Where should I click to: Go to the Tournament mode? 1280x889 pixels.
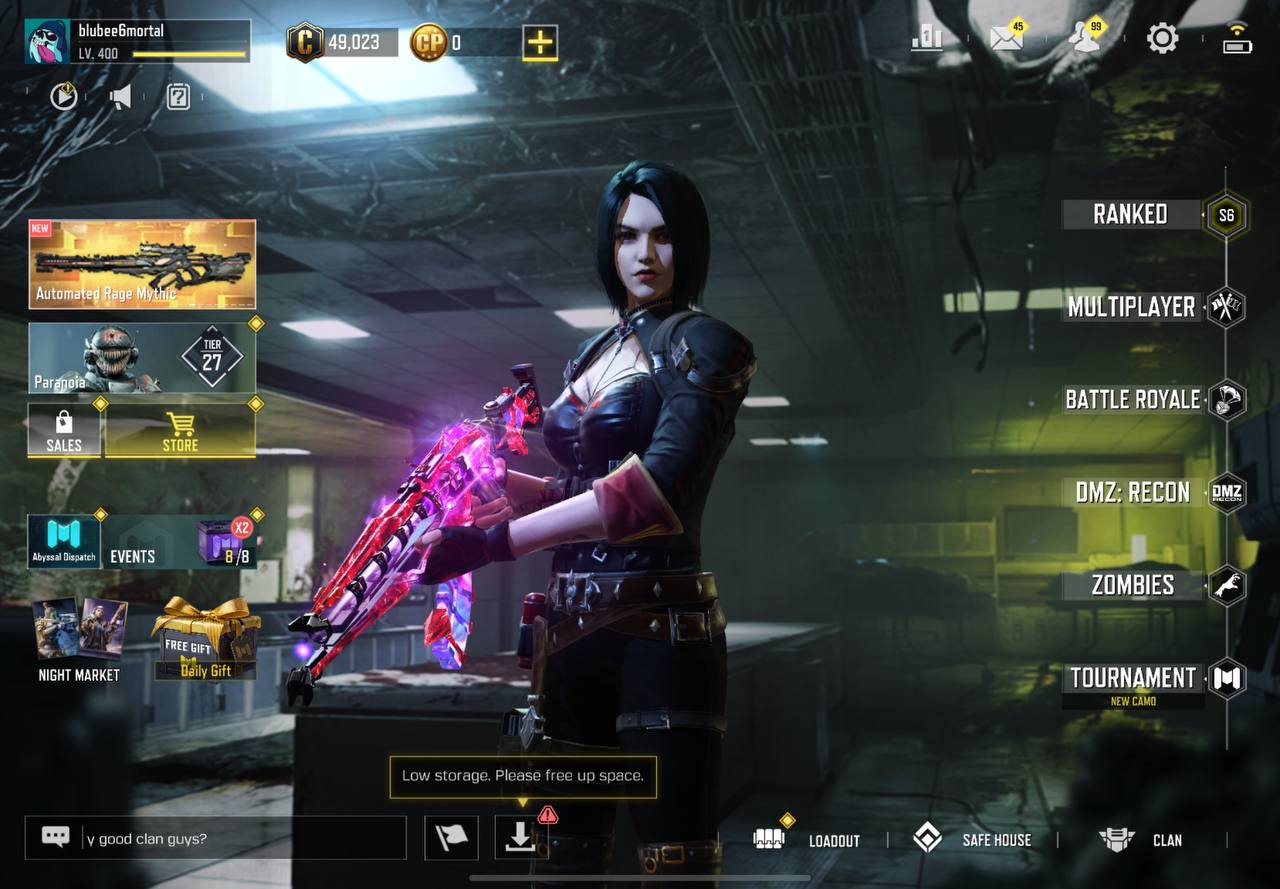click(x=1132, y=678)
